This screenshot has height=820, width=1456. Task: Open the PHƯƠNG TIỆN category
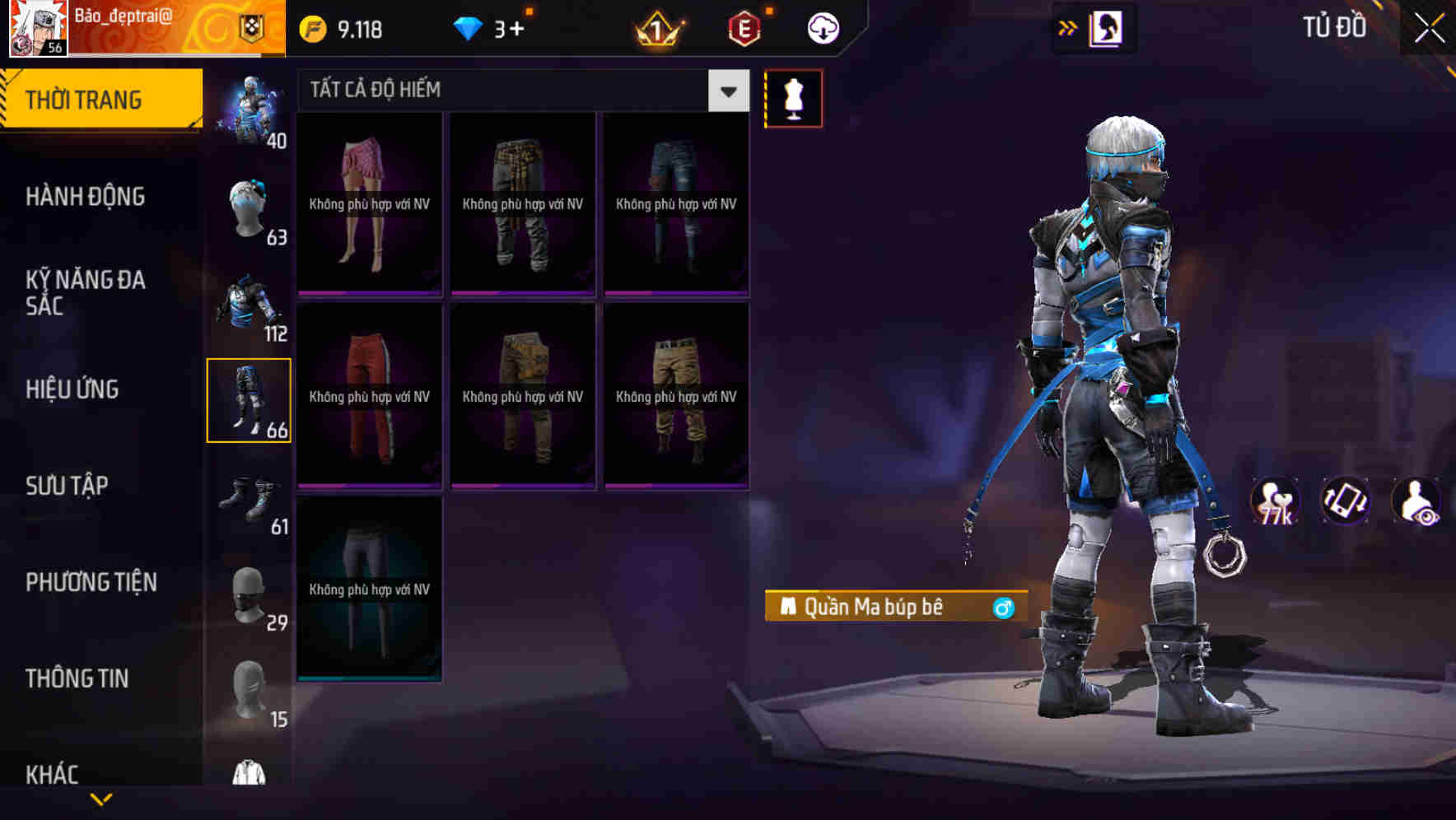pos(91,582)
